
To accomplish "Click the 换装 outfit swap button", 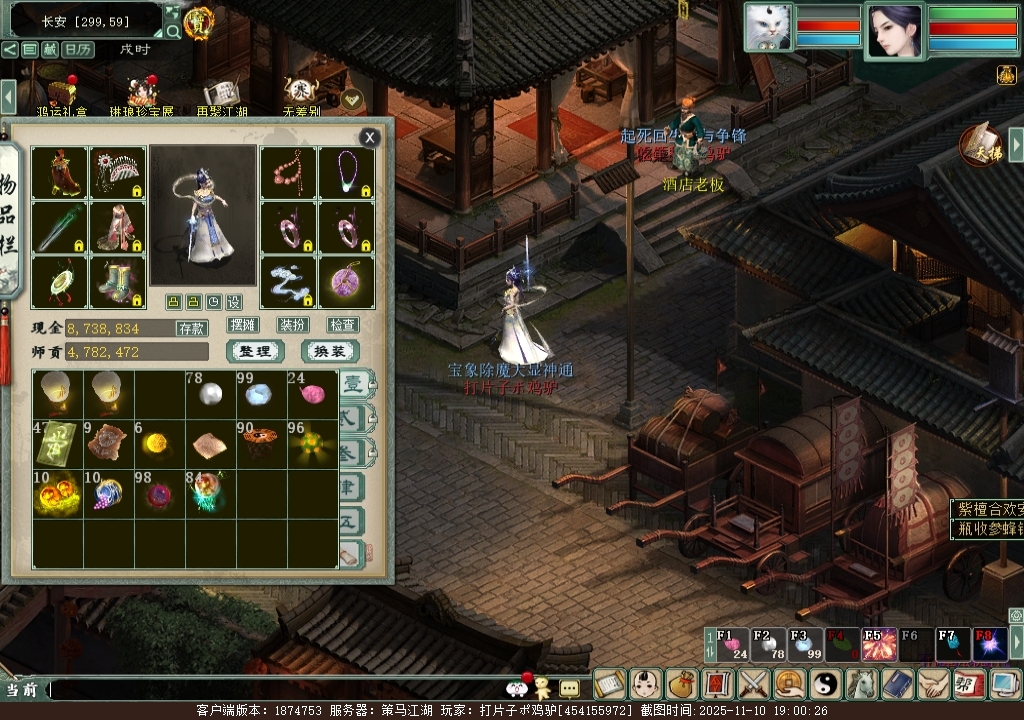I will coord(329,351).
